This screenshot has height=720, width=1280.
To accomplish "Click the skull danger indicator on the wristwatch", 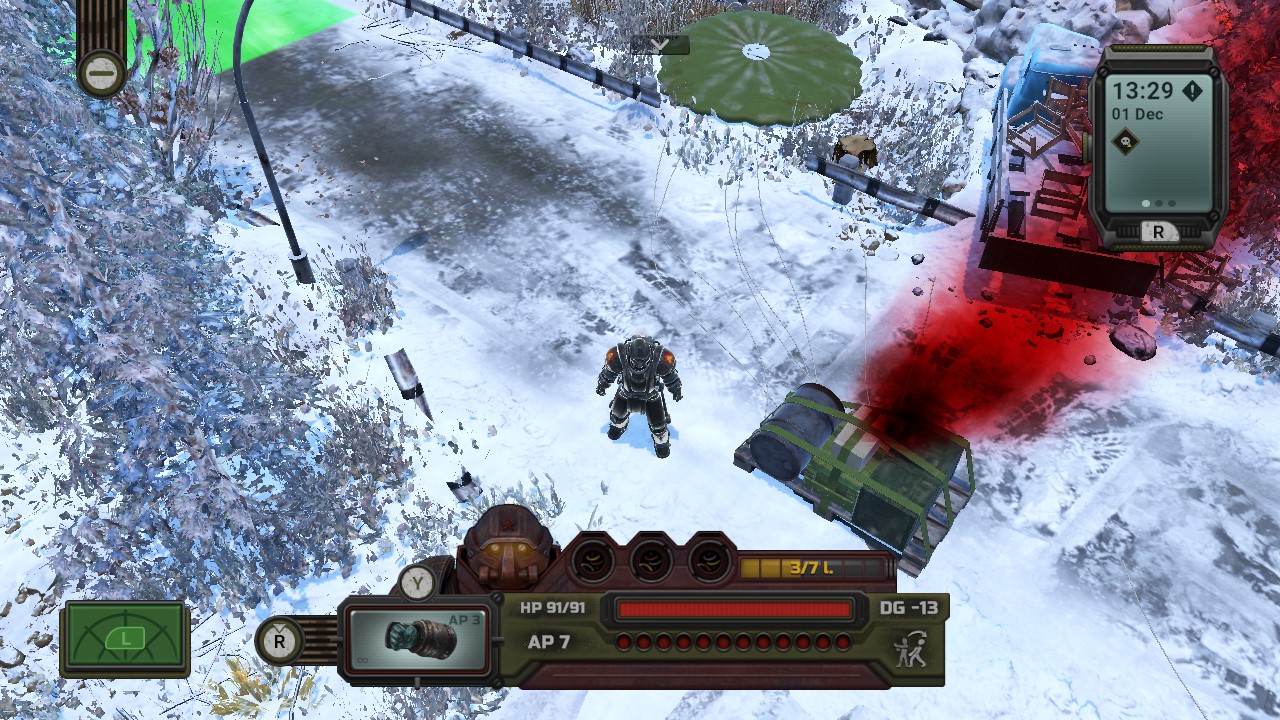I will point(1126,142).
